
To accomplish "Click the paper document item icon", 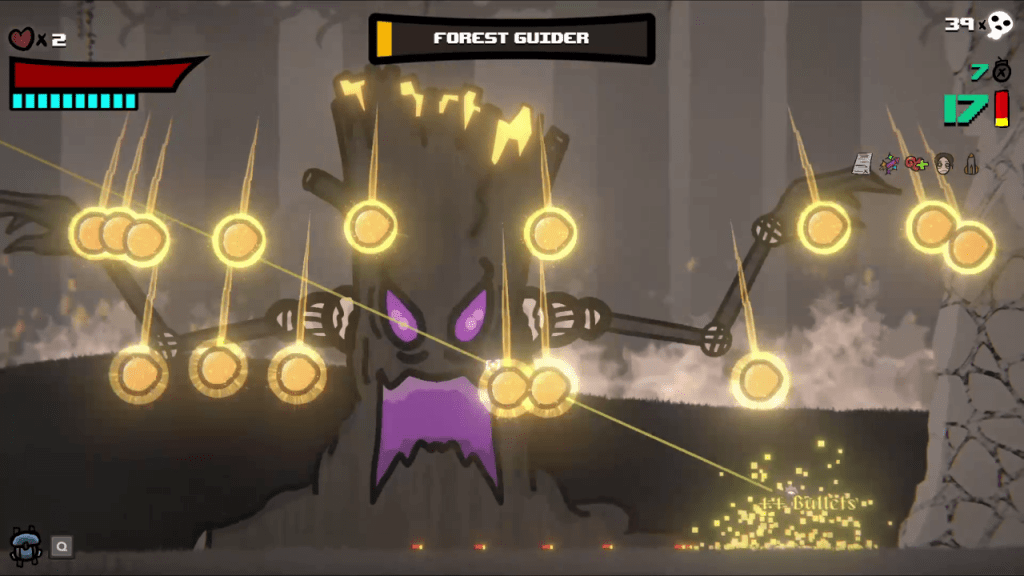I will (862, 163).
